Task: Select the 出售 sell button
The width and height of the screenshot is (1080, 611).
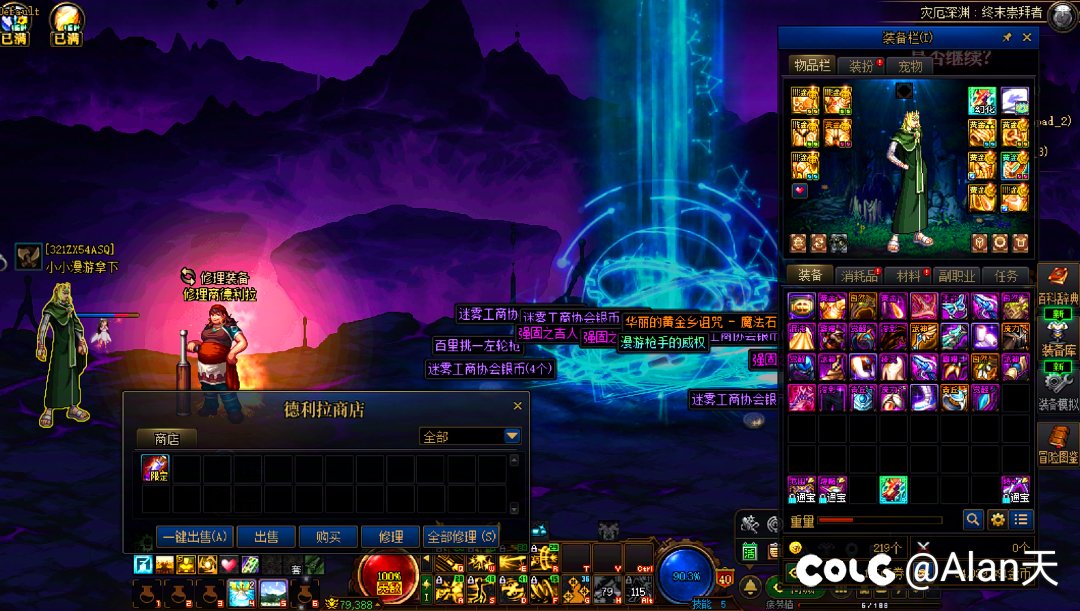Action: [x=265, y=537]
